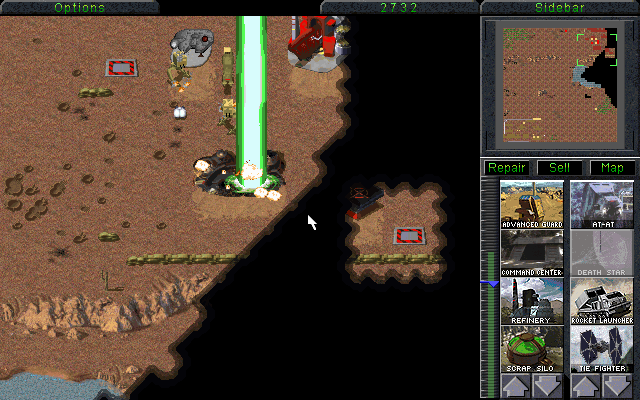Image resolution: width=640 pixels, height=400 pixels.
Task: Build an Advanced Guard tower
Action: [533, 205]
